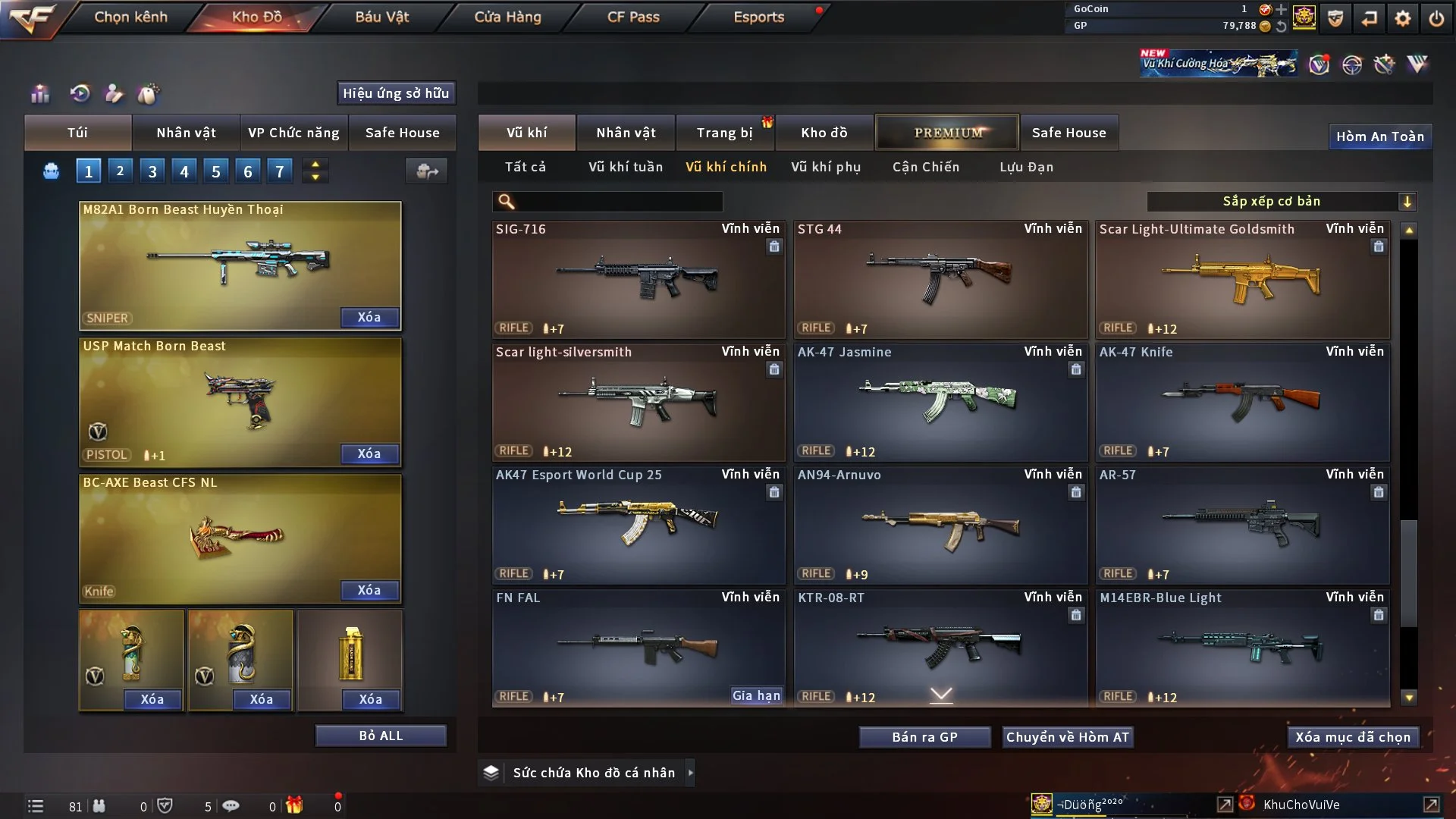Show the Cận Chiến melee category
The width and height of the screenshot is (1456, 819).
coord(925,167)
